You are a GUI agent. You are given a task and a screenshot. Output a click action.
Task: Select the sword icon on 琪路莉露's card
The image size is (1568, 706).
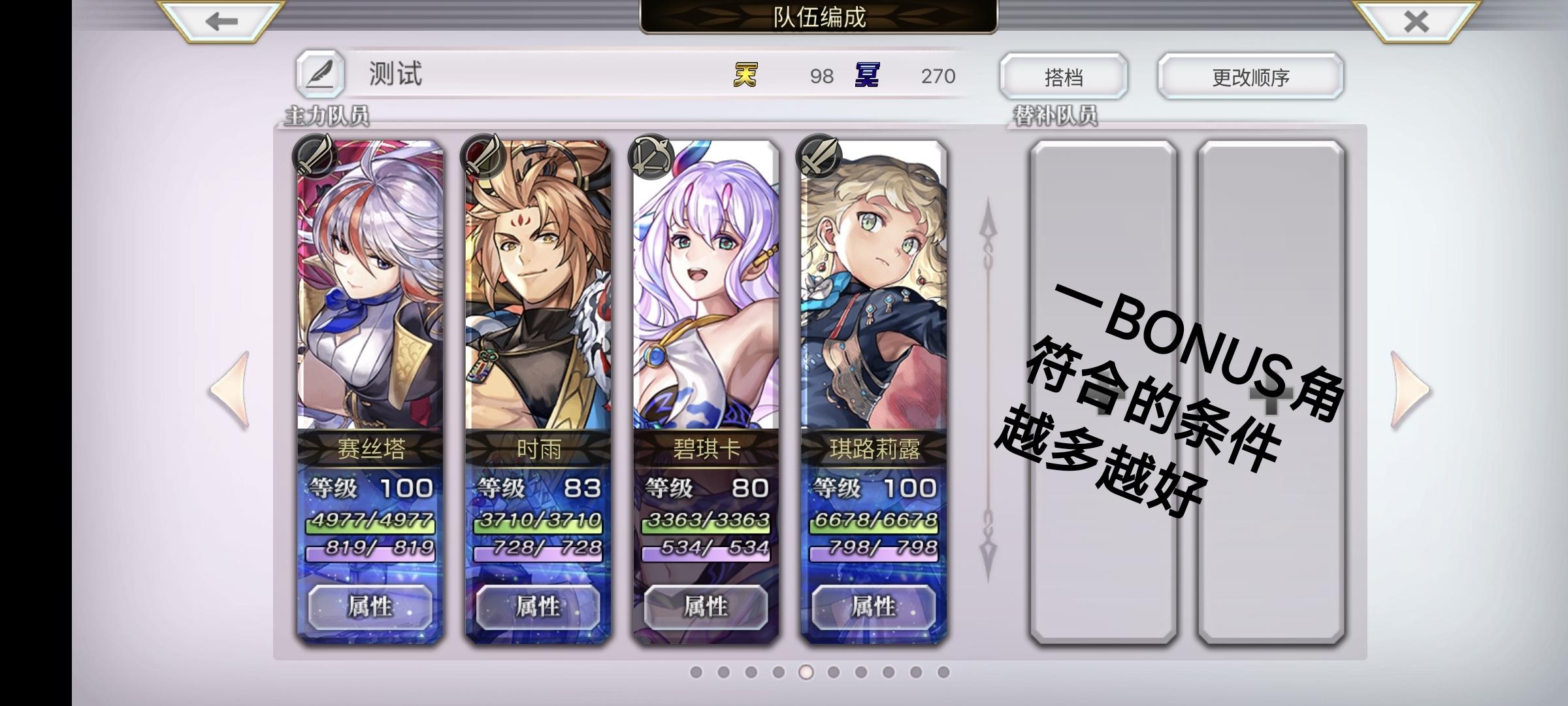pyautogui.click(x=819, y=156)
